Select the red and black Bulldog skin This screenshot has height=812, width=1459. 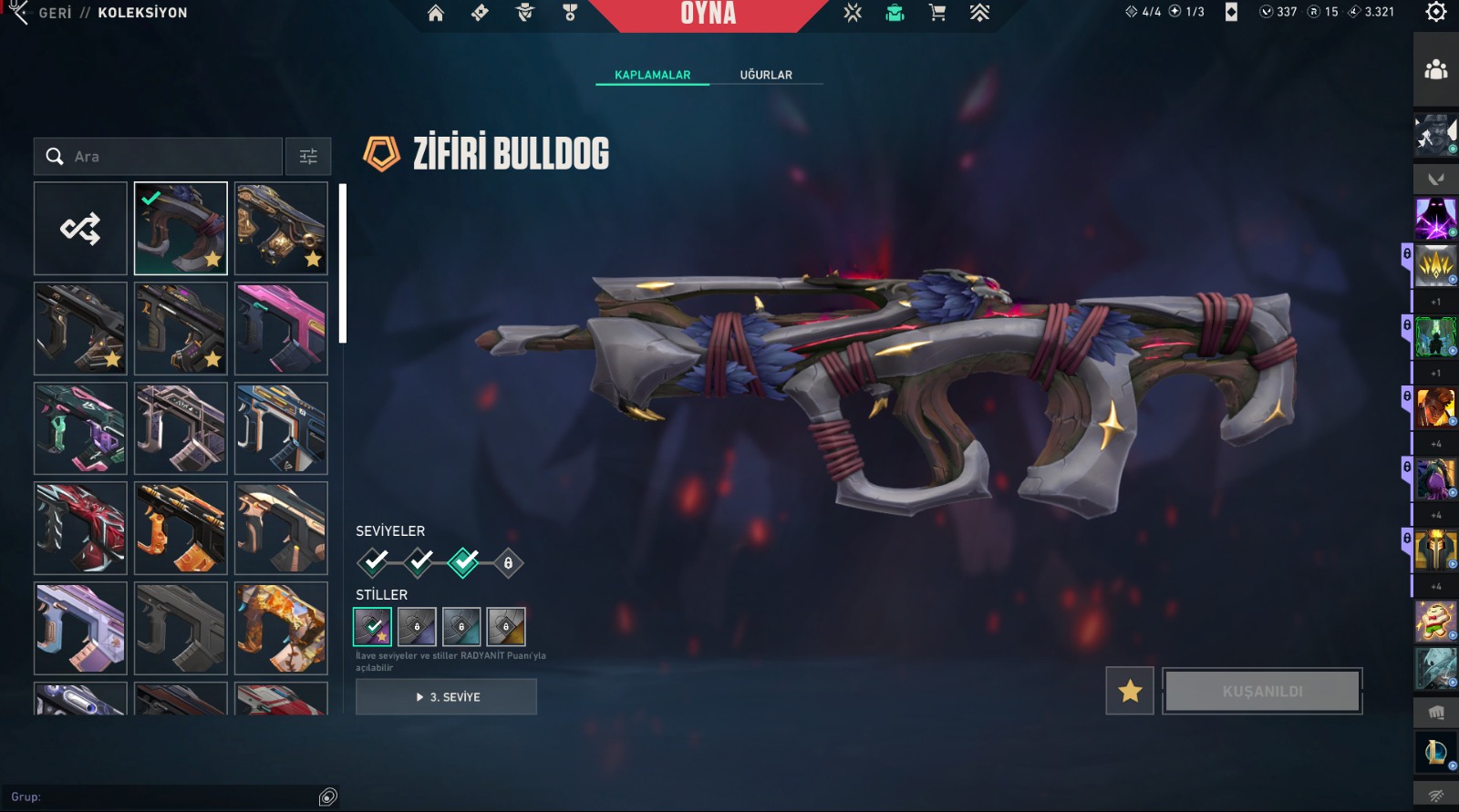(80, 529)
